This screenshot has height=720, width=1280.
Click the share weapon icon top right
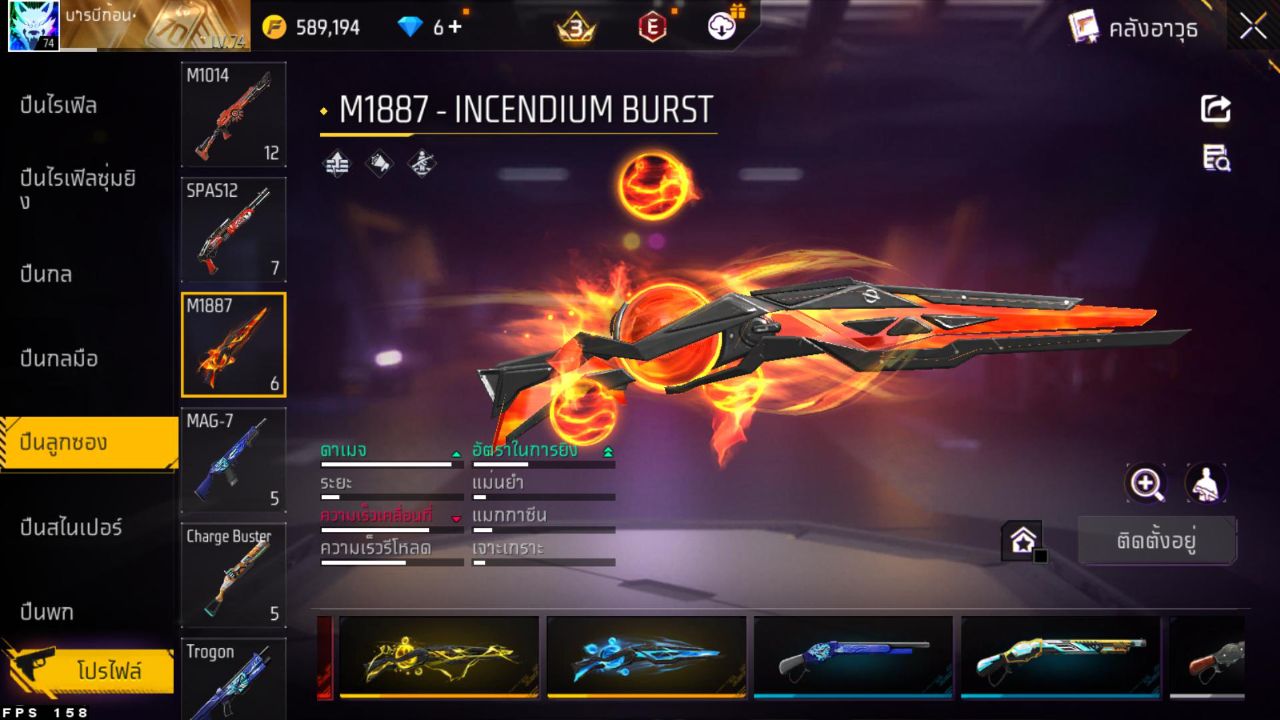1216,109
